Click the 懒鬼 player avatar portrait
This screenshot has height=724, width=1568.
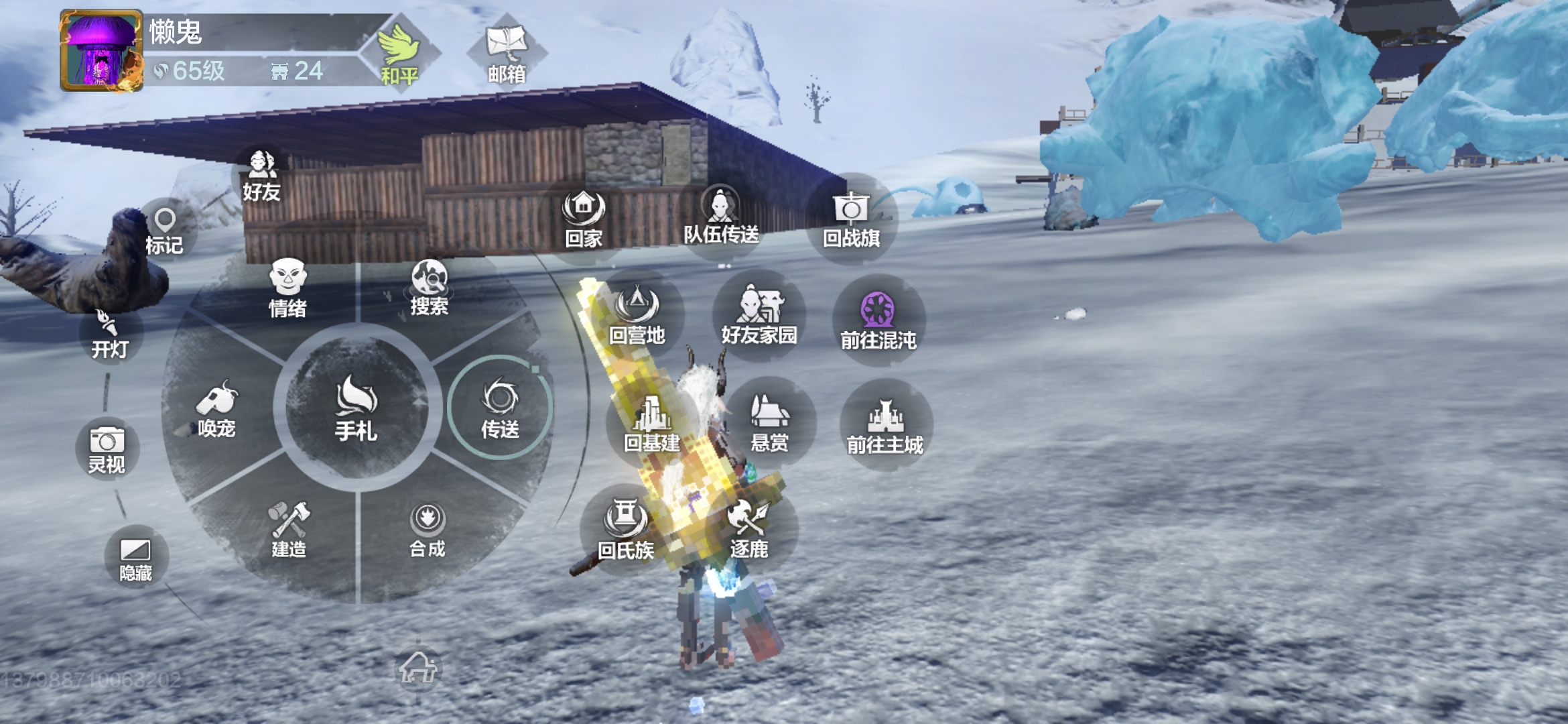click(x=101, y=51)
